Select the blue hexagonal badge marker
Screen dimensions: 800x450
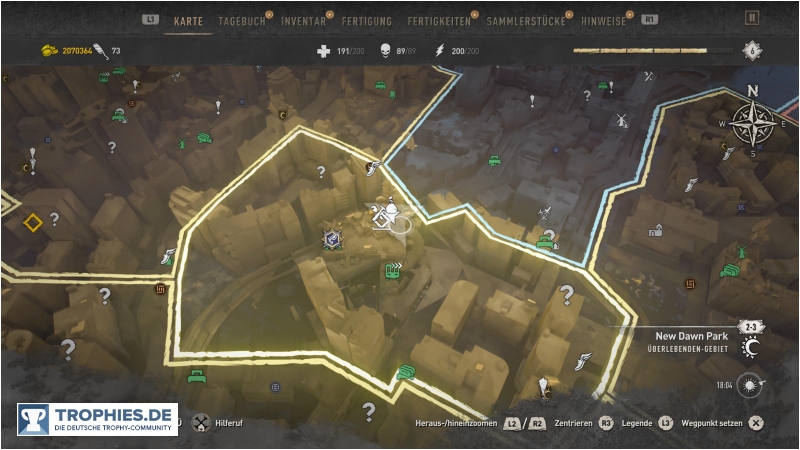coord(331,238)
